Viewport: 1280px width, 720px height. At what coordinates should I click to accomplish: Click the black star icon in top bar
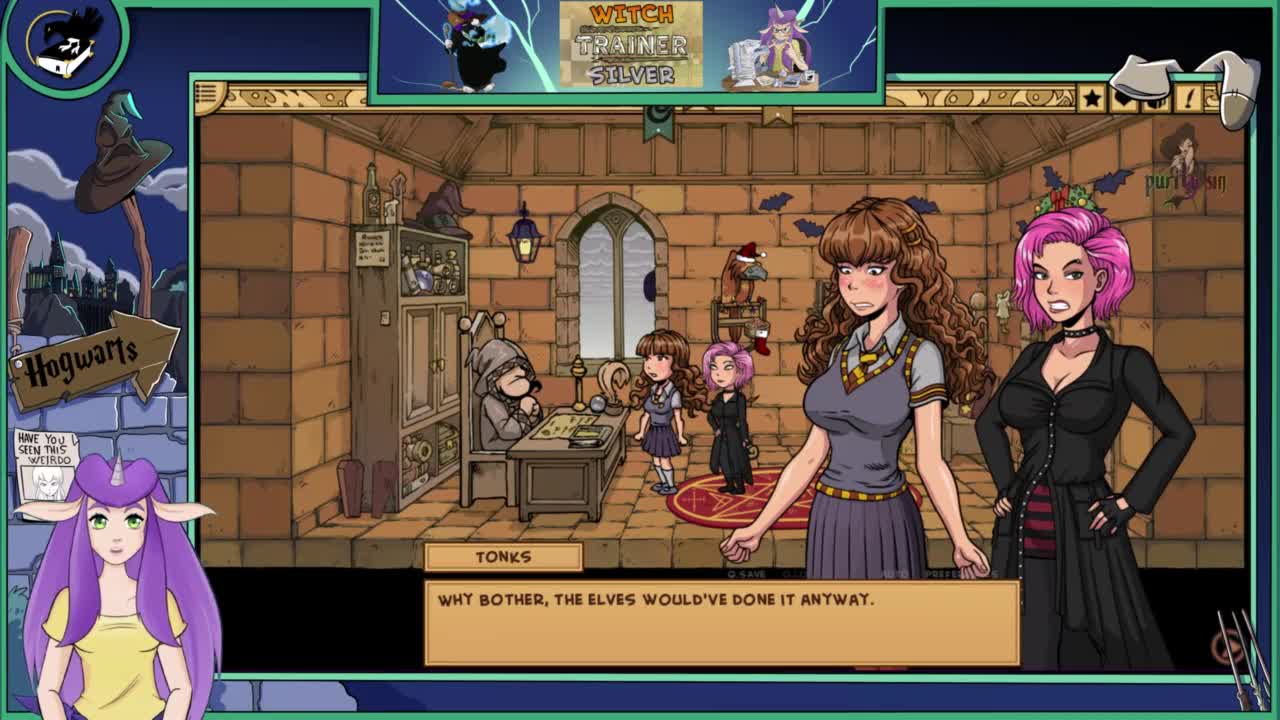pos(1091,98)
